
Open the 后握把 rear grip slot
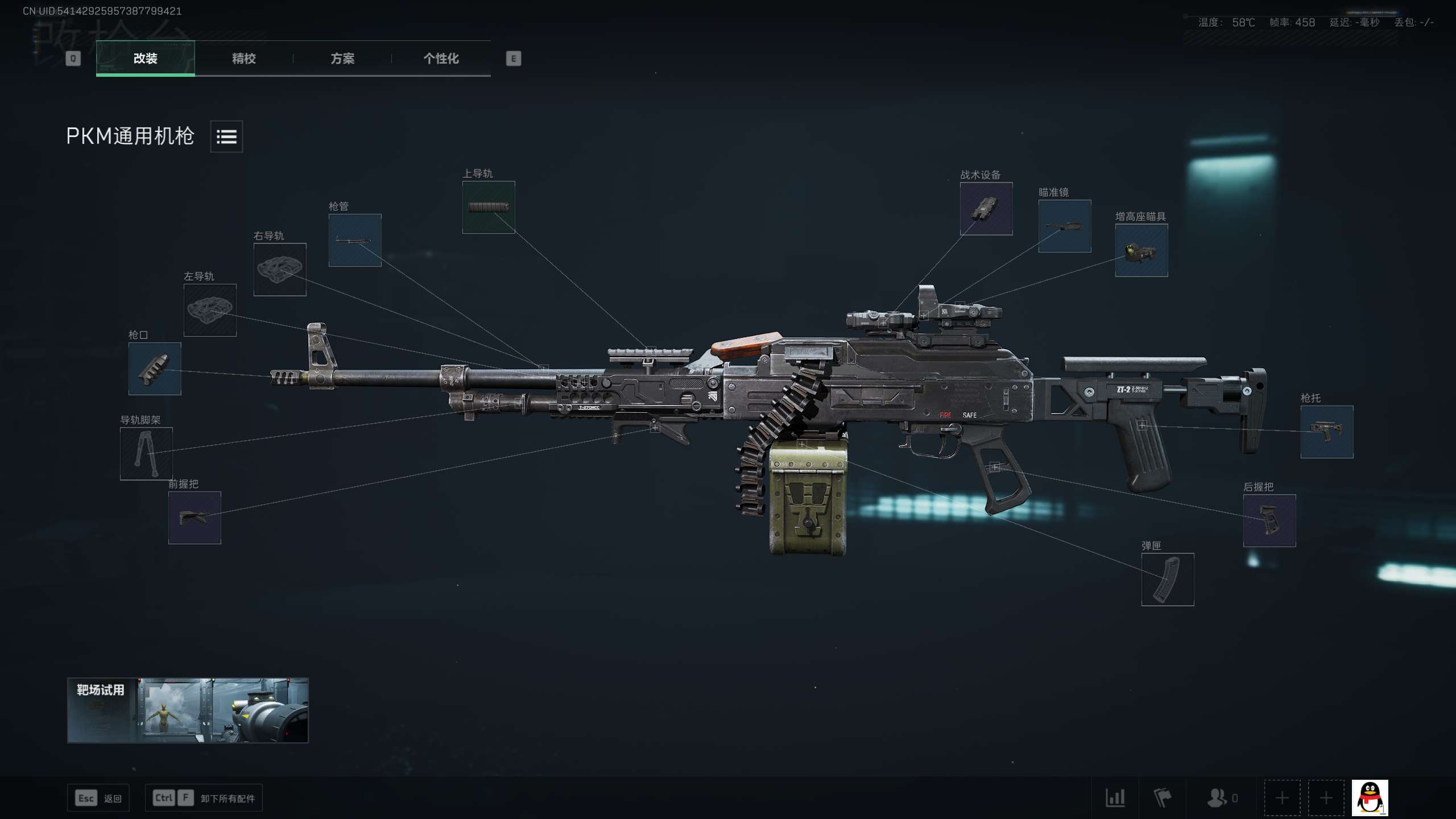[x=1269, y=520]
